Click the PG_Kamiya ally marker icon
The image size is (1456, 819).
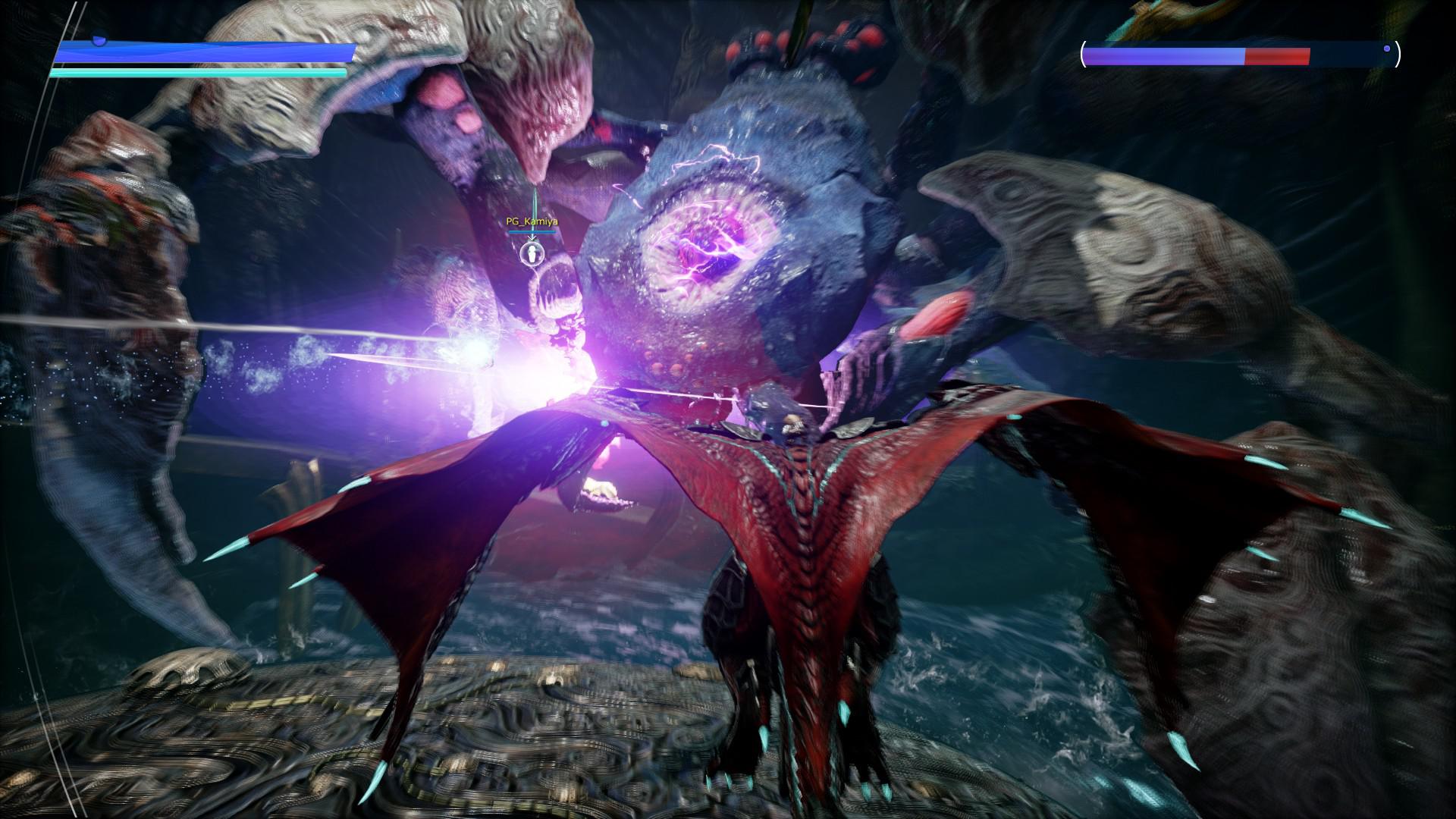pos(533,253)
